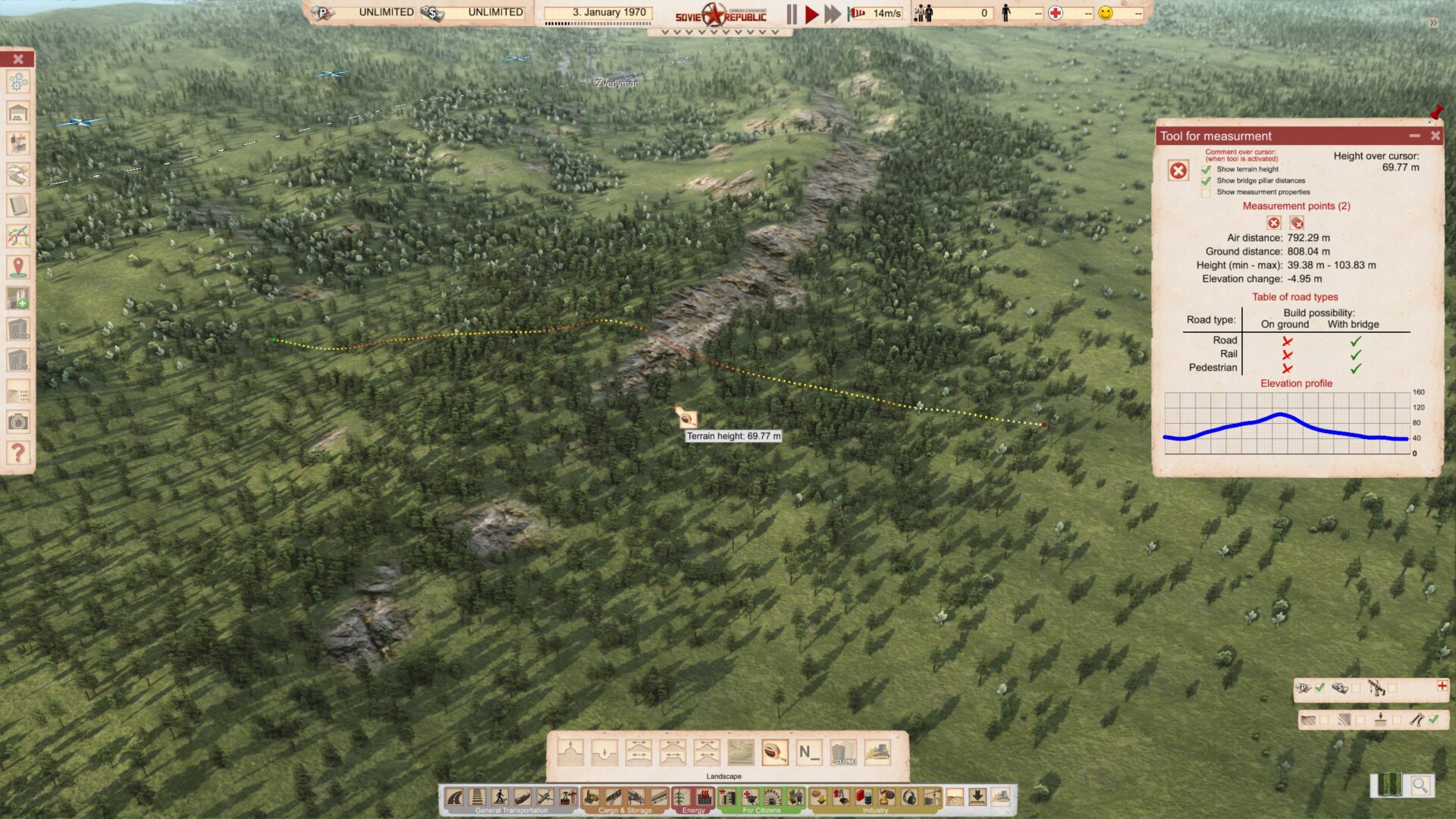Uncheck Show bridge pillar distances
Image resolution: width=1456 pixels, height=819 pixels.
1206,180
